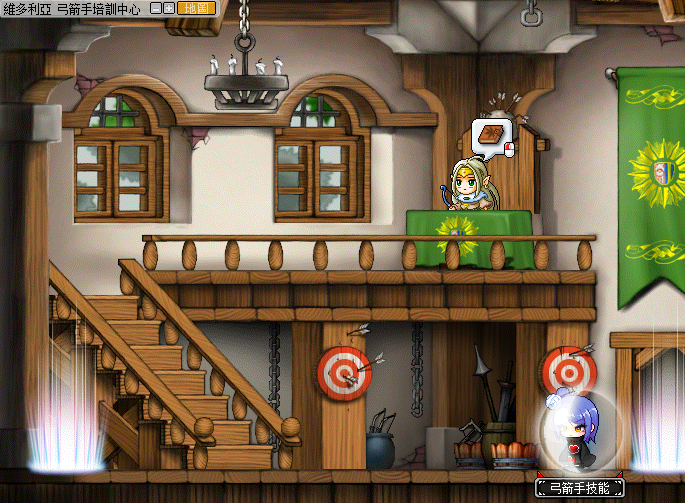Open the world map via 地圖 button
Screen dimensions: 685x503
coord(194,7)
